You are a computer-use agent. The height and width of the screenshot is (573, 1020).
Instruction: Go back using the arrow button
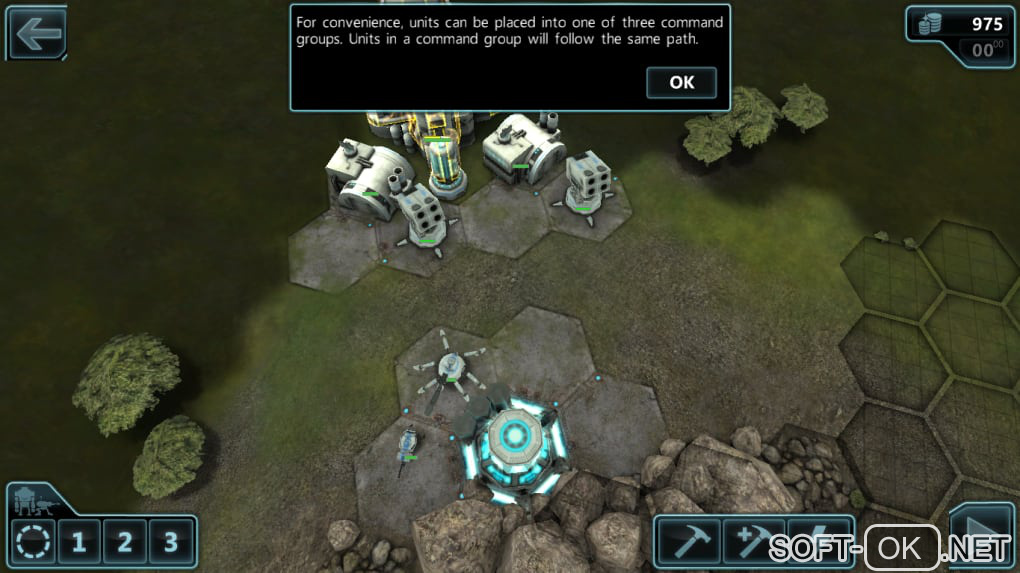click(x=37, y=34)
